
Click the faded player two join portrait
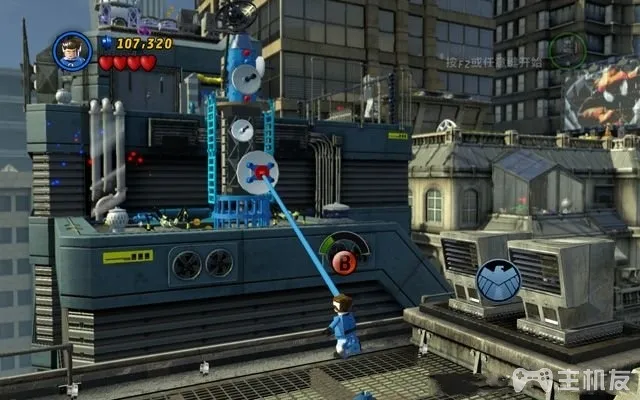pos(567,50)
